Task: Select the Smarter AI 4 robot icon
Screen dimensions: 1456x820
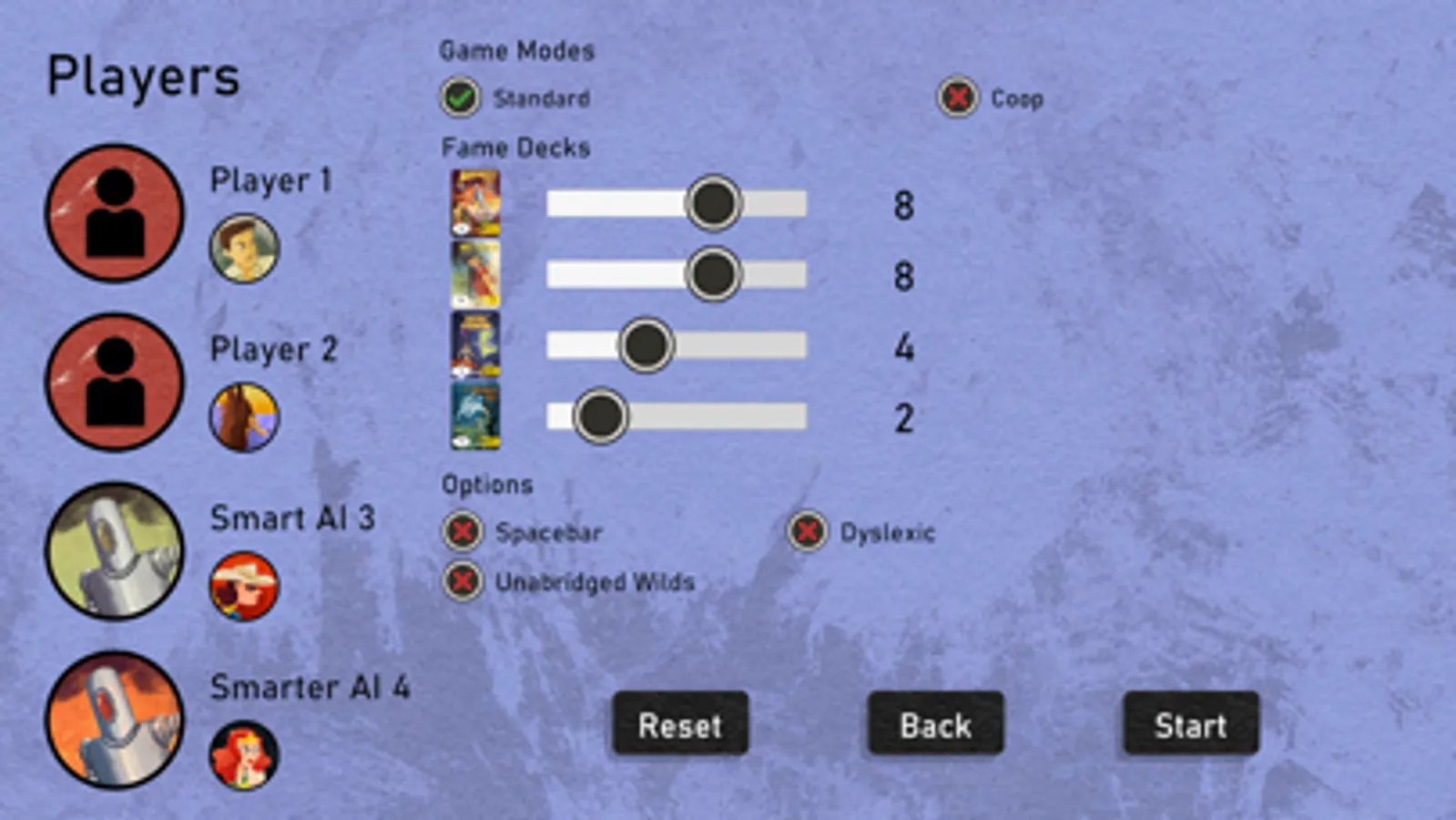Action: click(x=113, y=720)
